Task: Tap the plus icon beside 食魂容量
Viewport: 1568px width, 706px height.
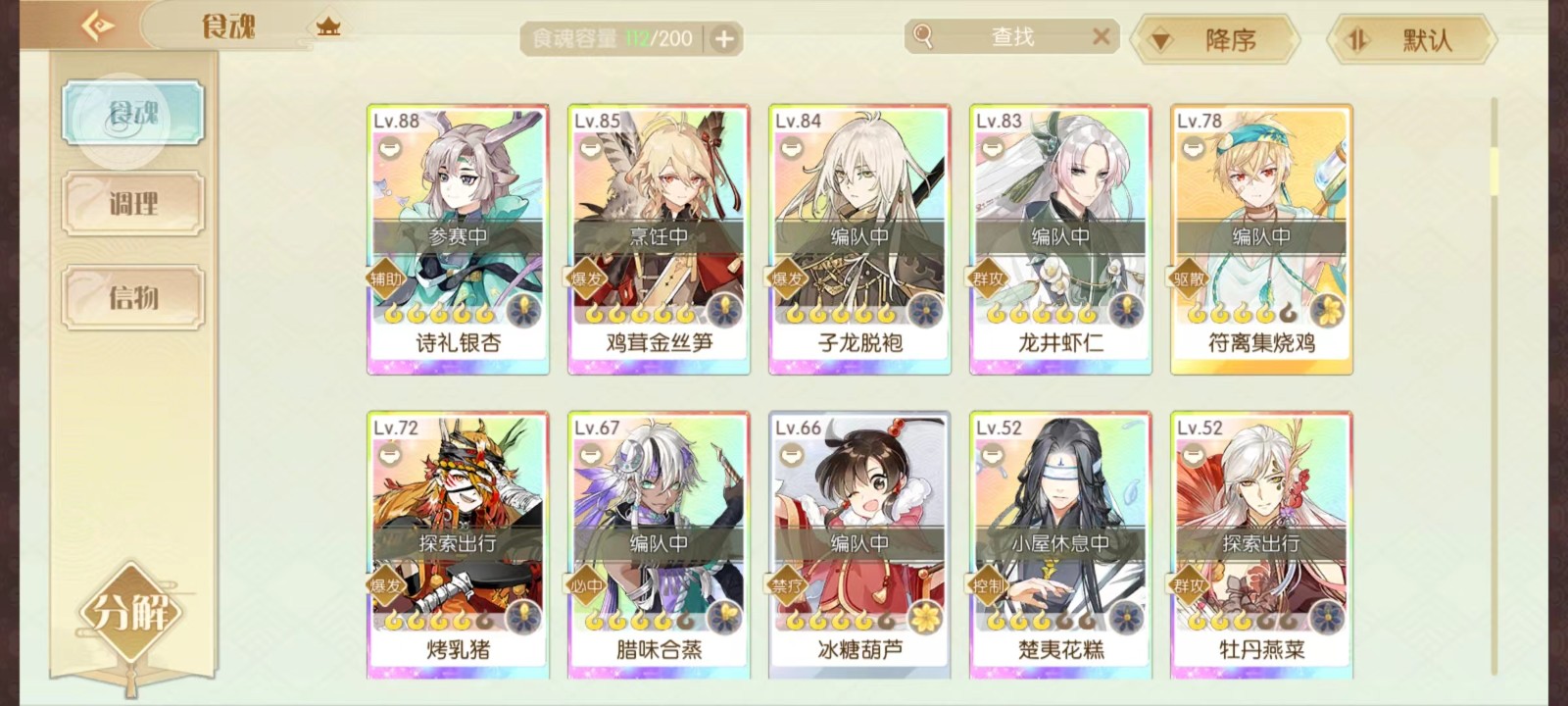Action: 723,38
